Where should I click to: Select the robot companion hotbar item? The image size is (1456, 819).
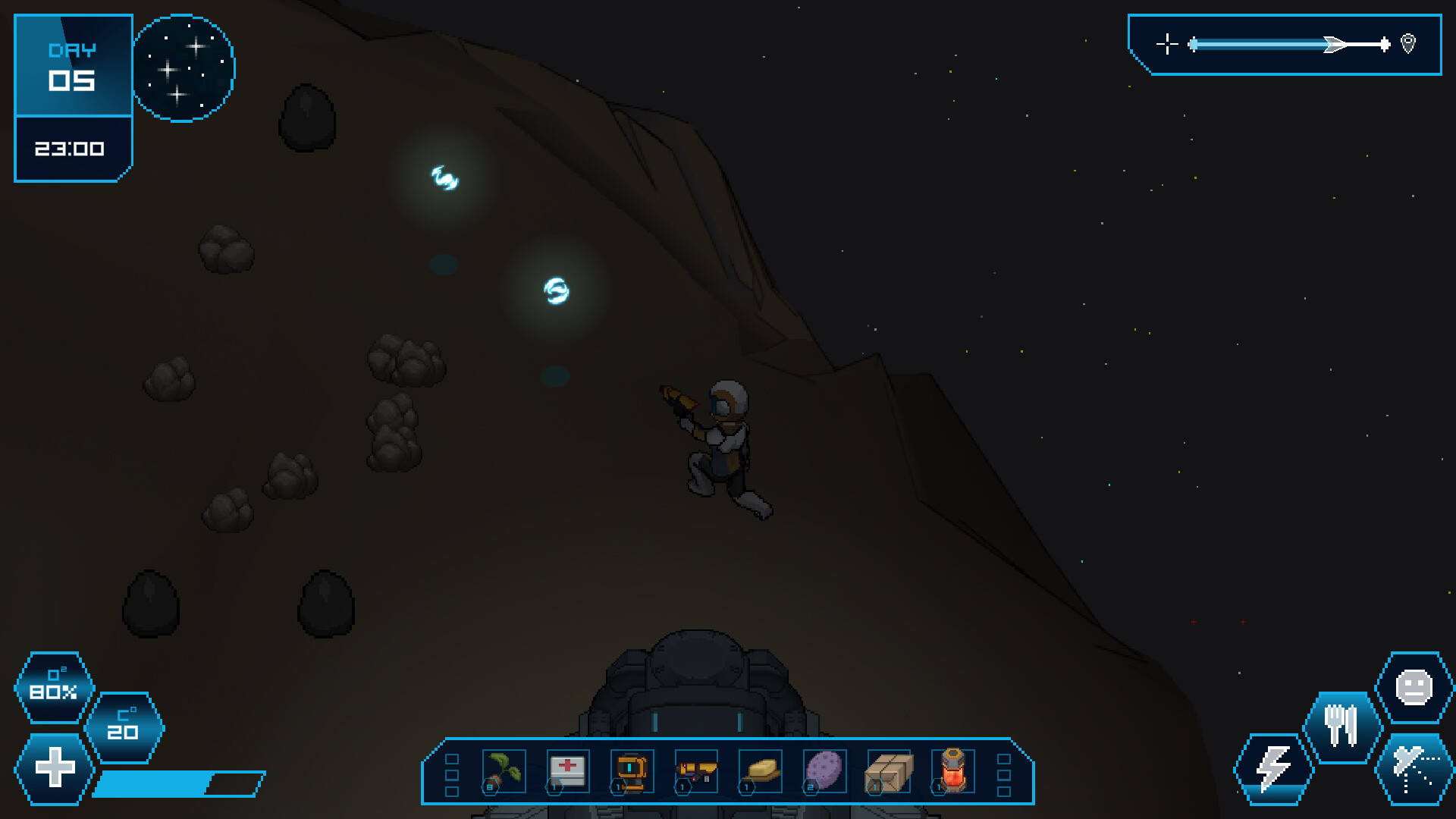(x=631, y=772)
